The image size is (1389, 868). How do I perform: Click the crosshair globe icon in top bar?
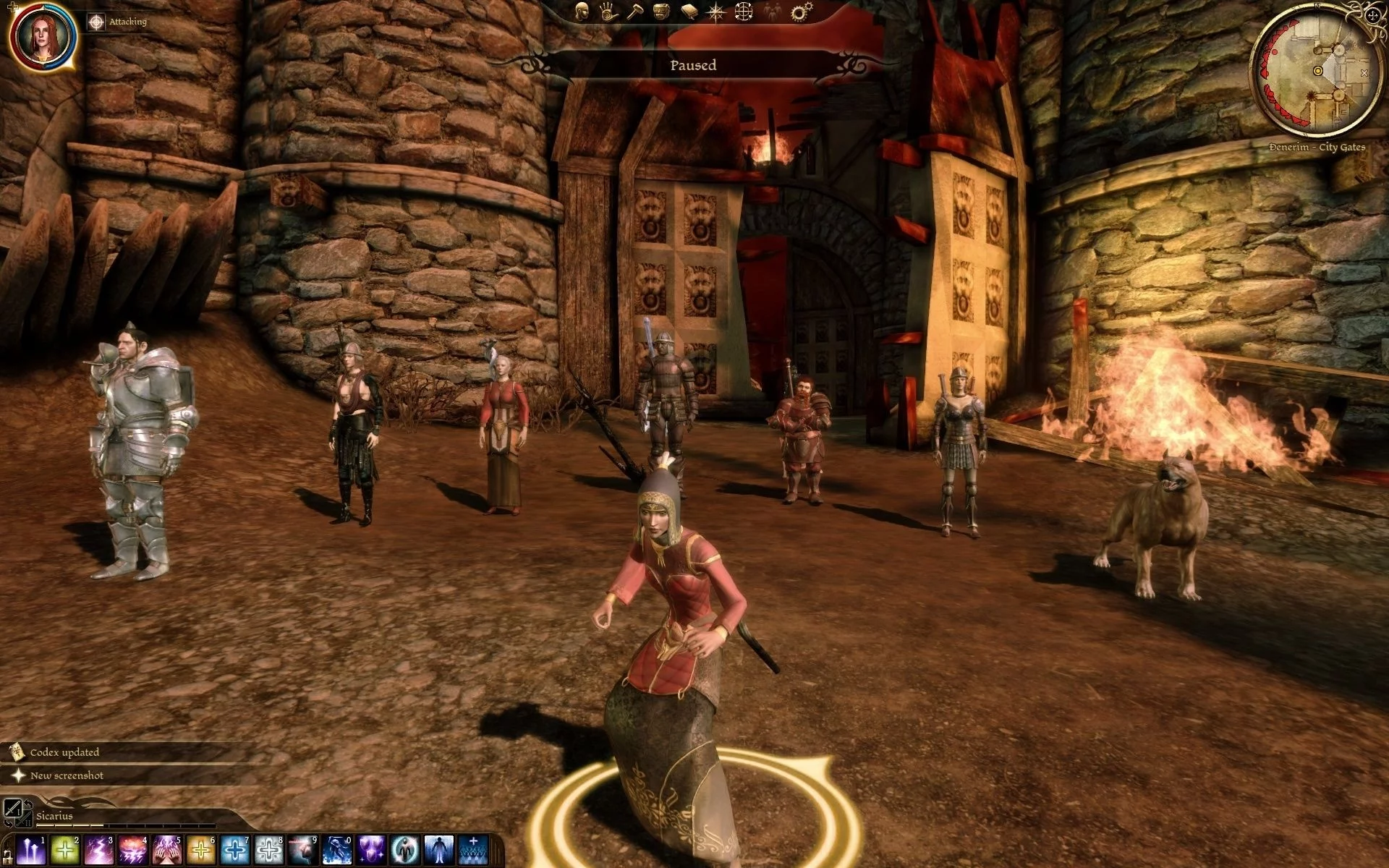(744, 11)
